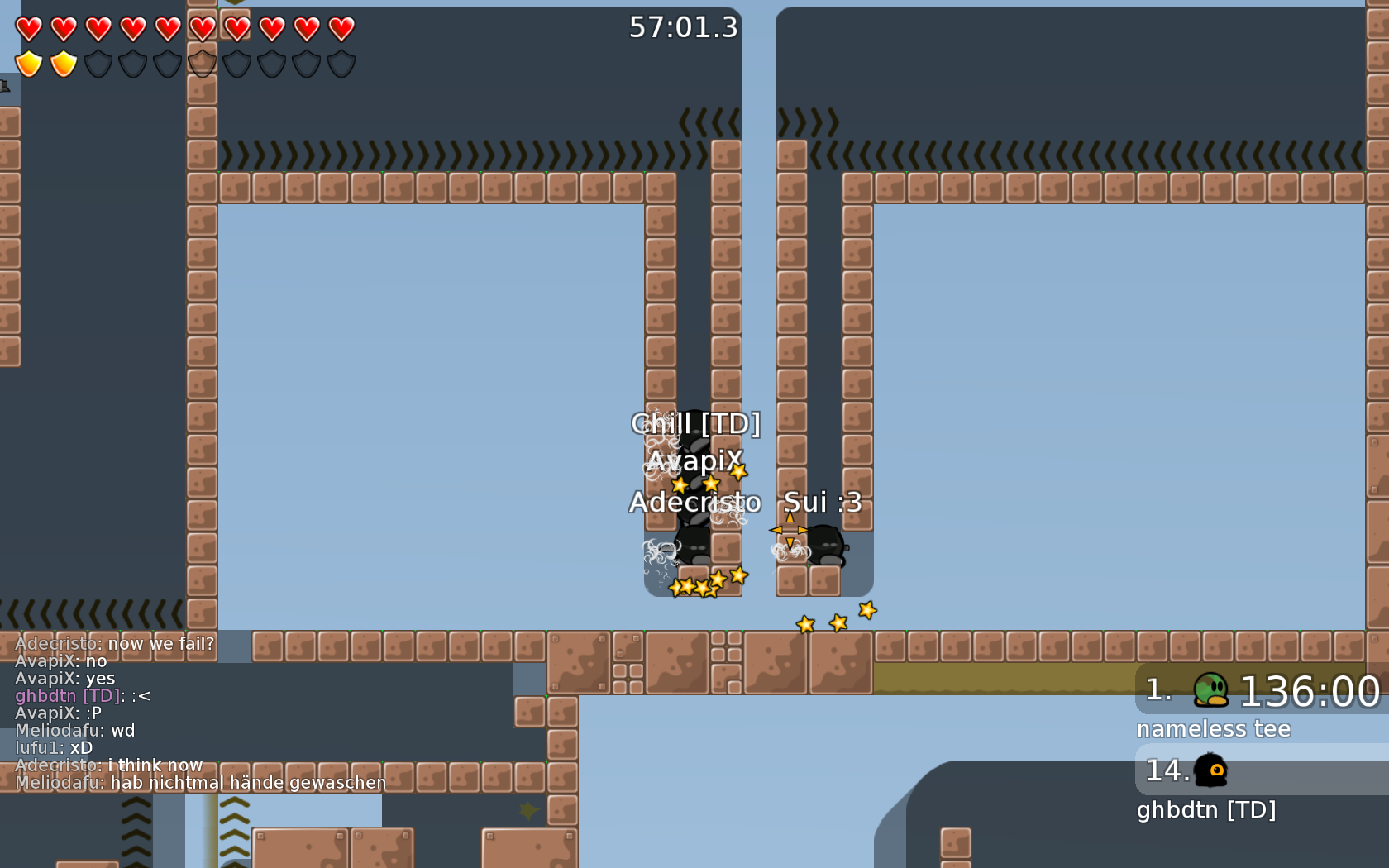Select the player name Sui :3
The image size is (1389, 868).
pos(823,502)
